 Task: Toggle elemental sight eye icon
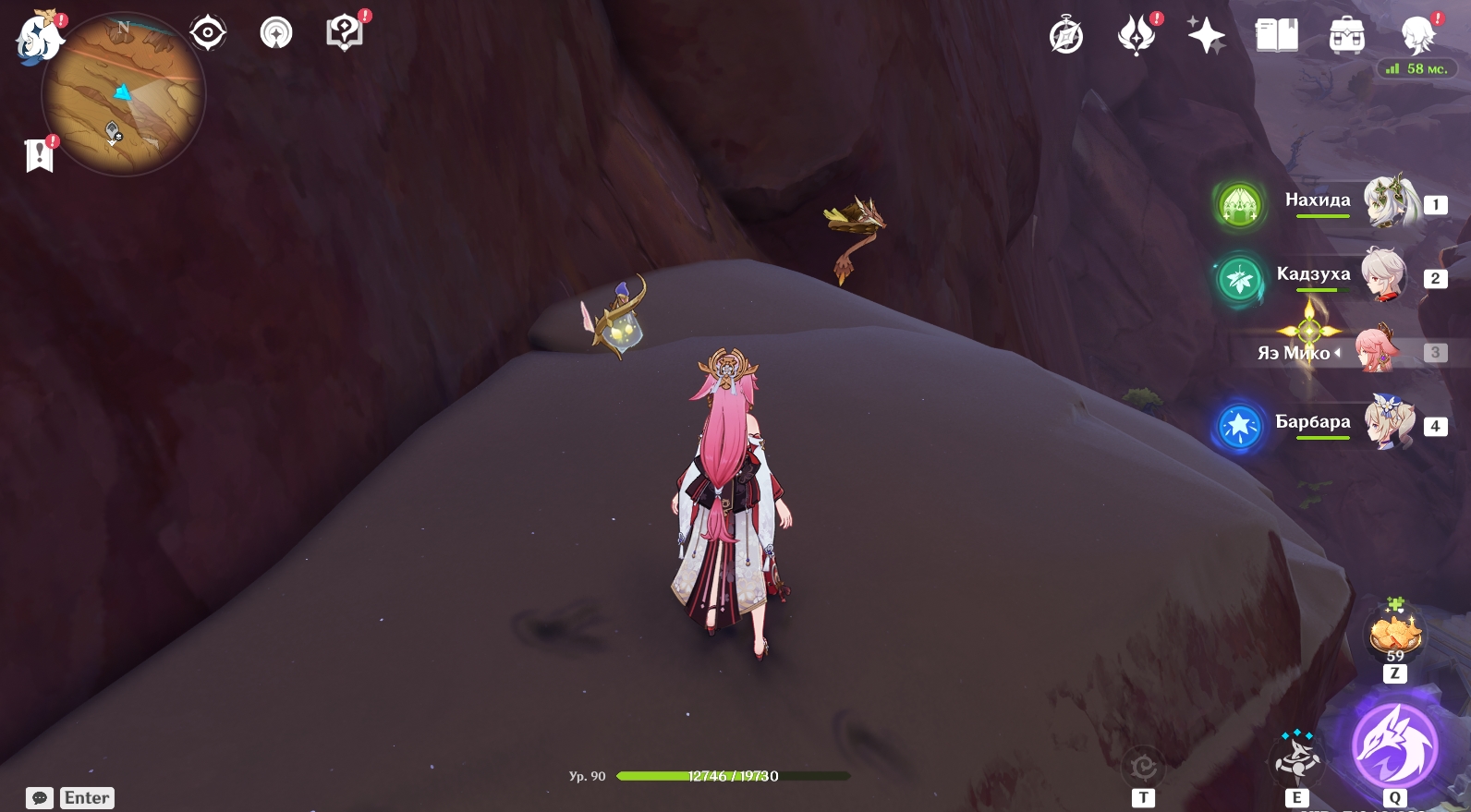(208, 33)
